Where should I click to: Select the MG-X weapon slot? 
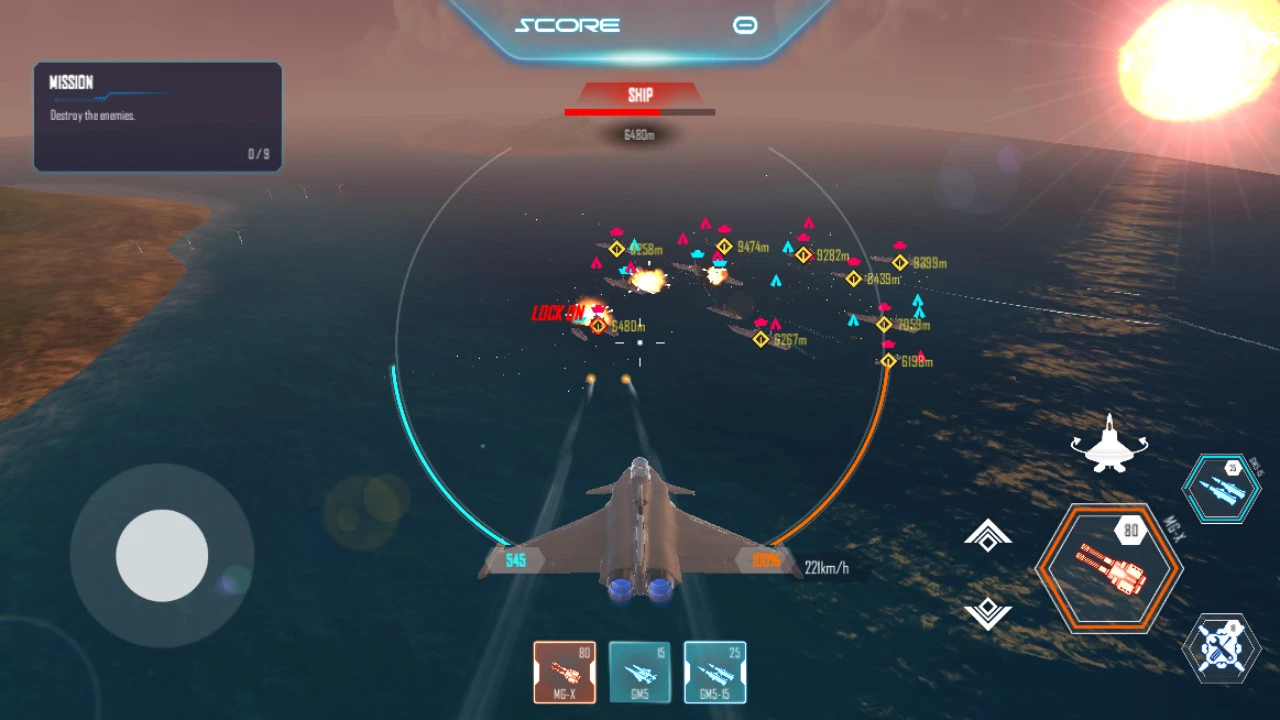[x=565, y=672]
